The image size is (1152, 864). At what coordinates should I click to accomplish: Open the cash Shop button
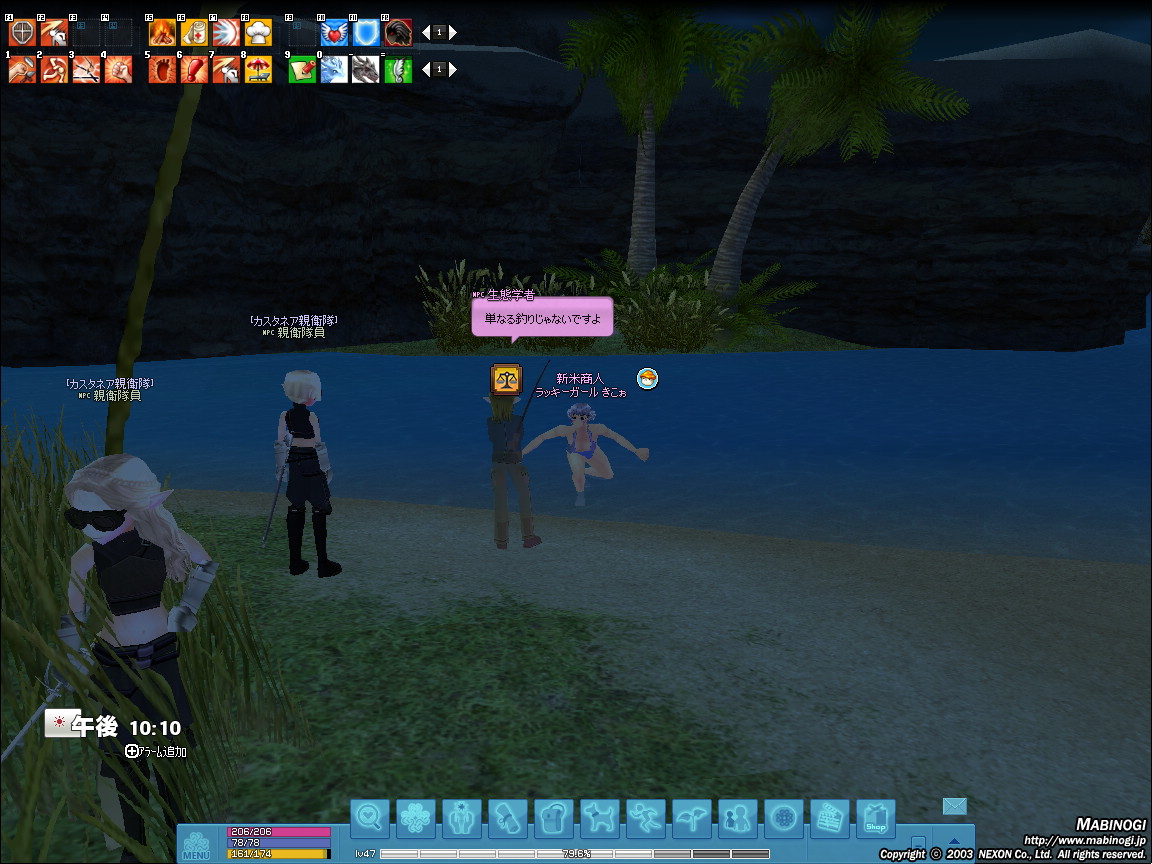(876, 819)
